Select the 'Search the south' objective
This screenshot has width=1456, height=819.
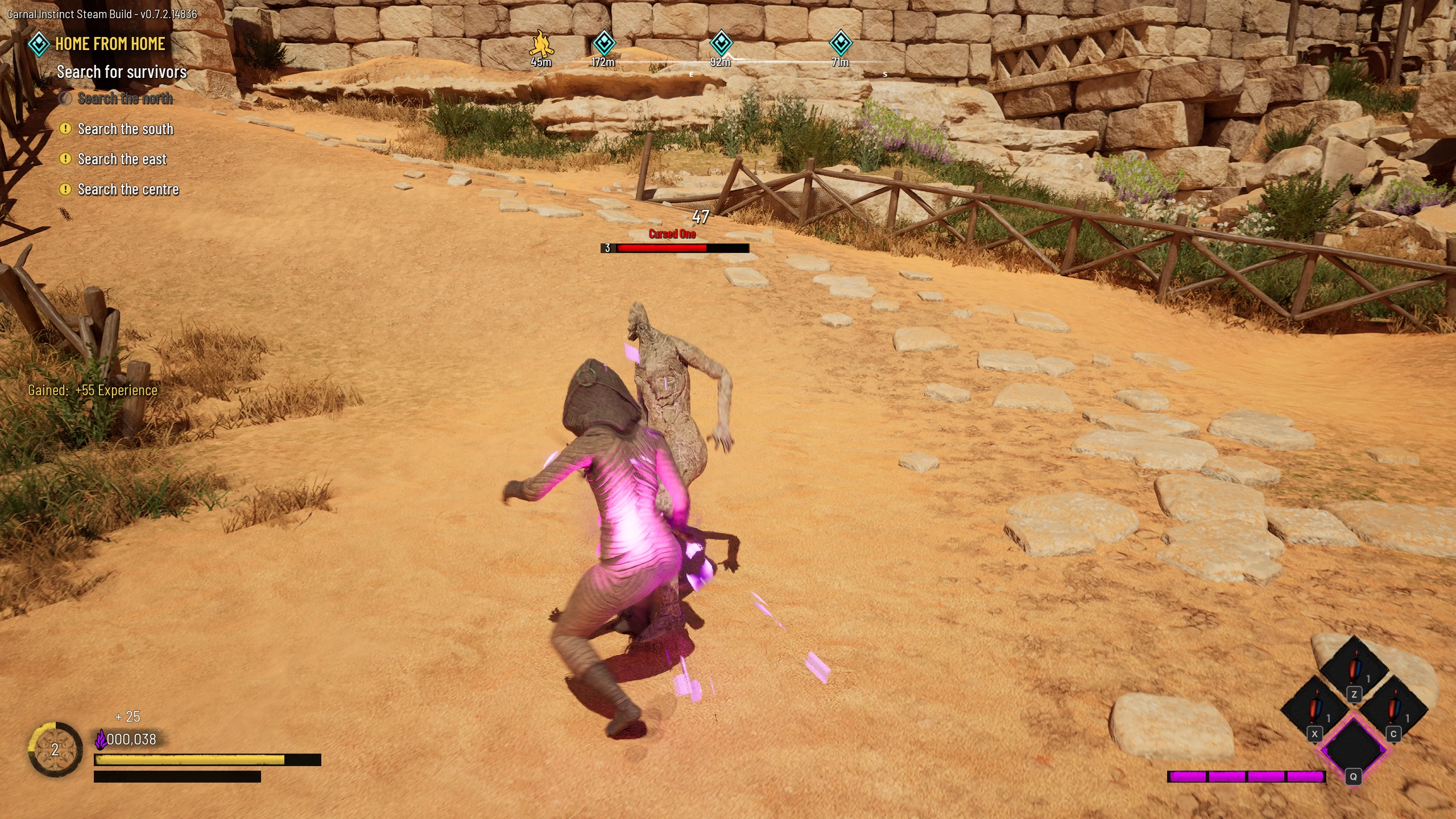click(125, 129)
